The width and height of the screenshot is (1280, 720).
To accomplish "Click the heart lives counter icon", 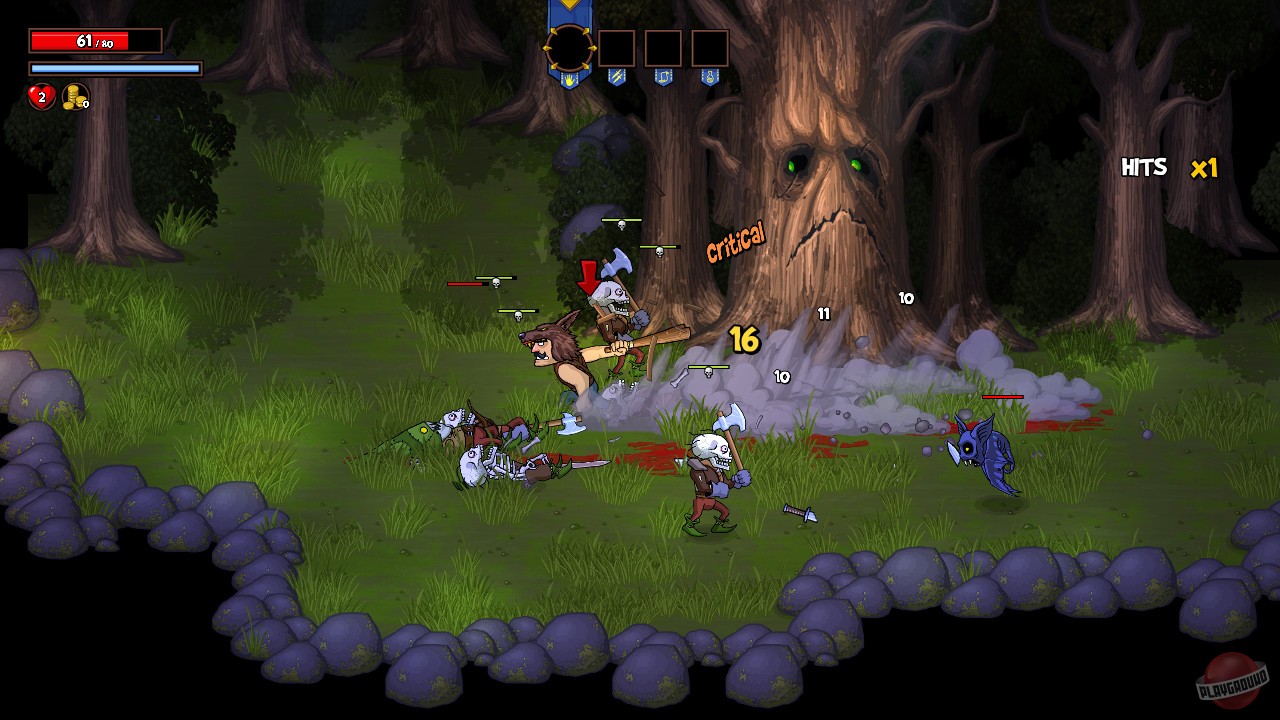I will [41, 99].
